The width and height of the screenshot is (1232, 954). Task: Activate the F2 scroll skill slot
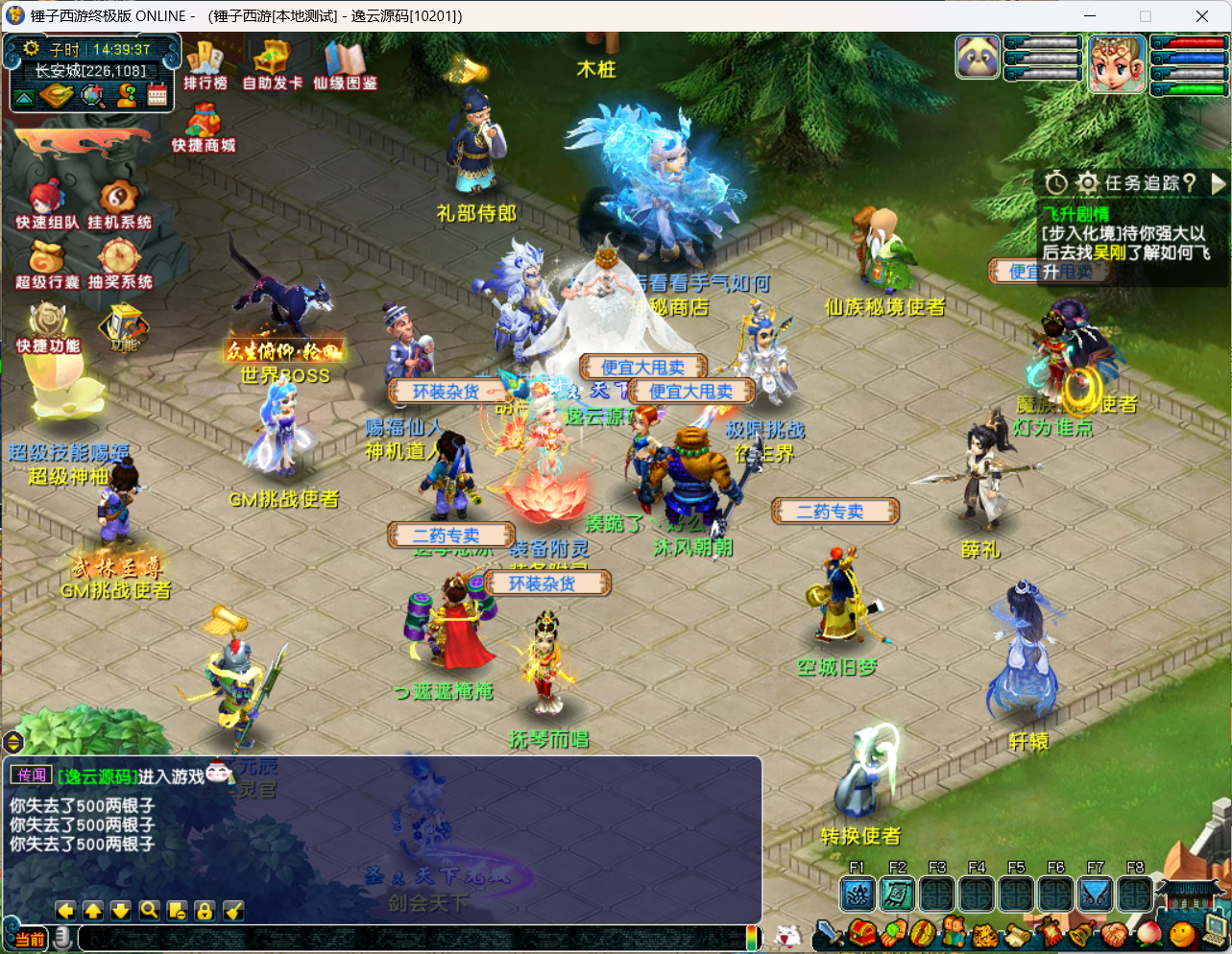pos(897,894)
